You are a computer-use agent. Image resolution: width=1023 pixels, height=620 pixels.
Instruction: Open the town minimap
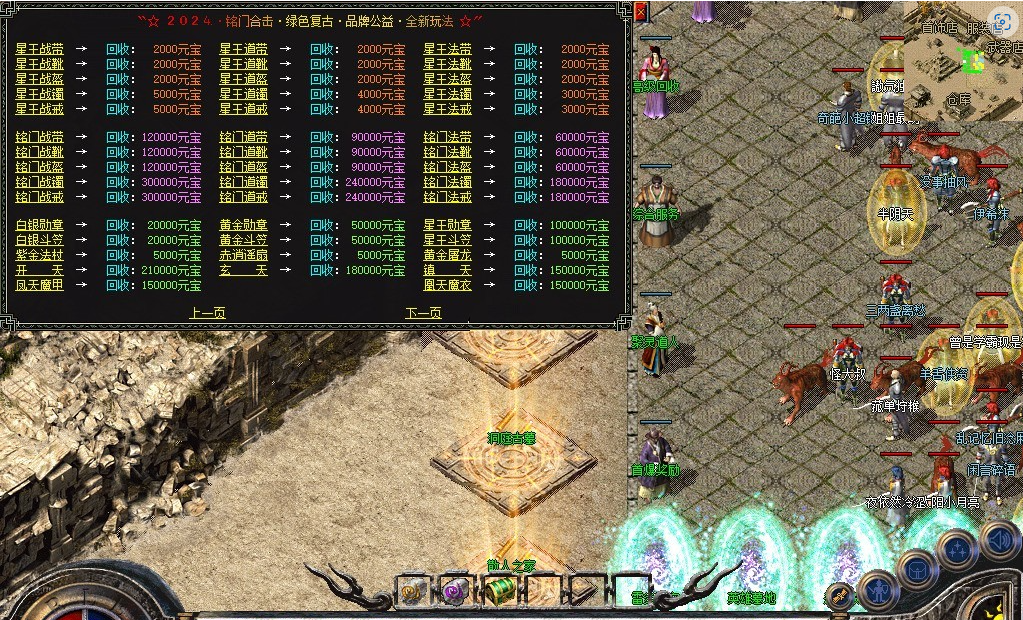[x=963, y=60]
